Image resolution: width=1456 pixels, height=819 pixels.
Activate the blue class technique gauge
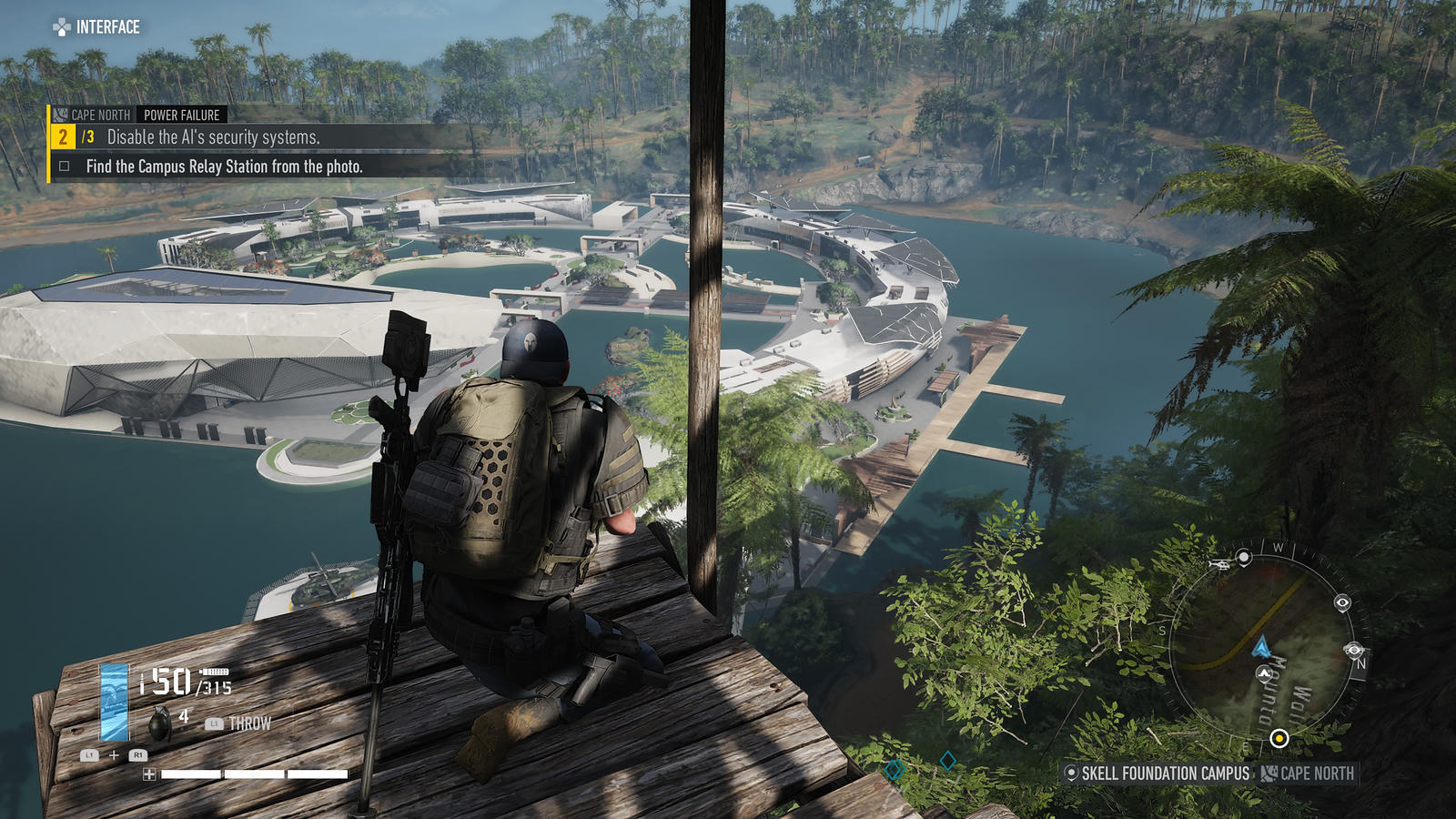pos(115,702)
